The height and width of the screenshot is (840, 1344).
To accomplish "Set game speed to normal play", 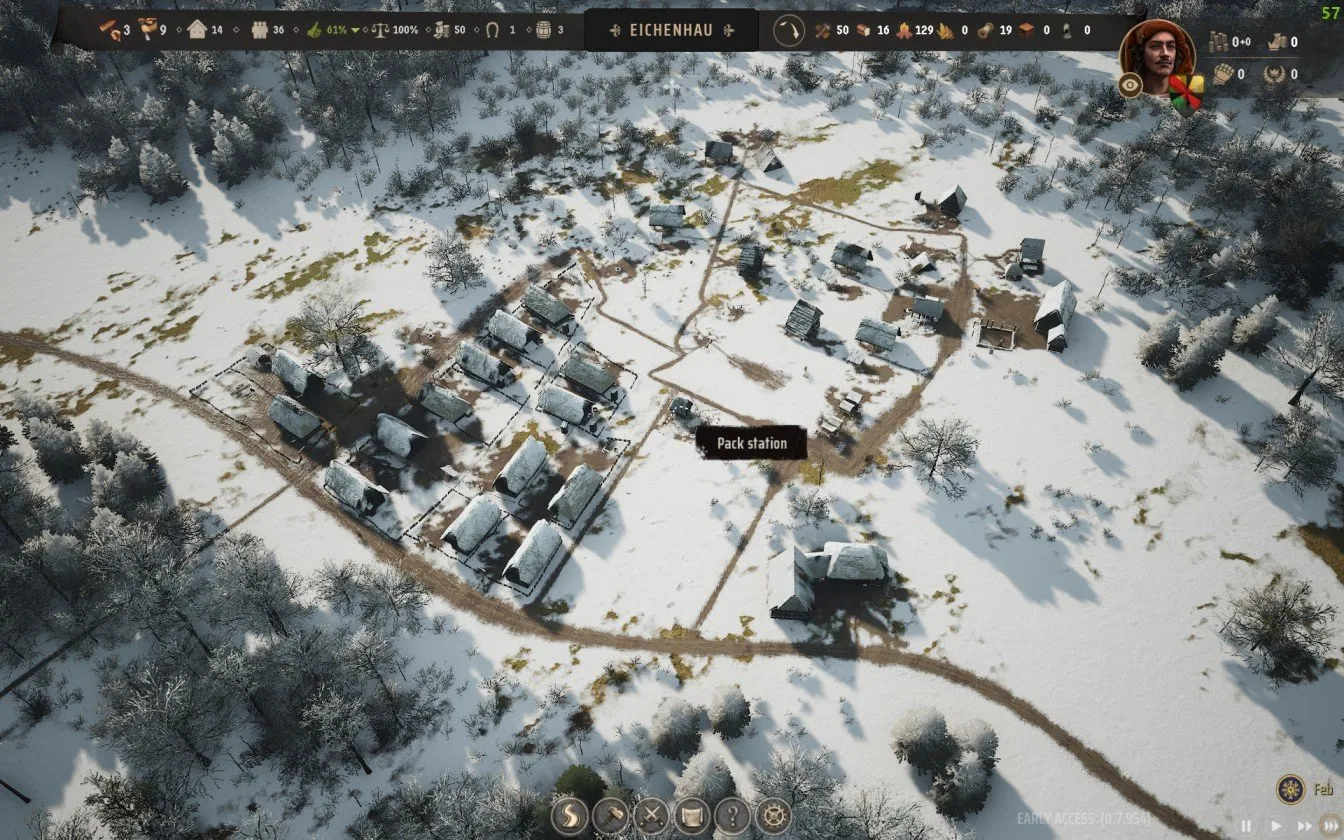I will click(x=1274, y=826).
